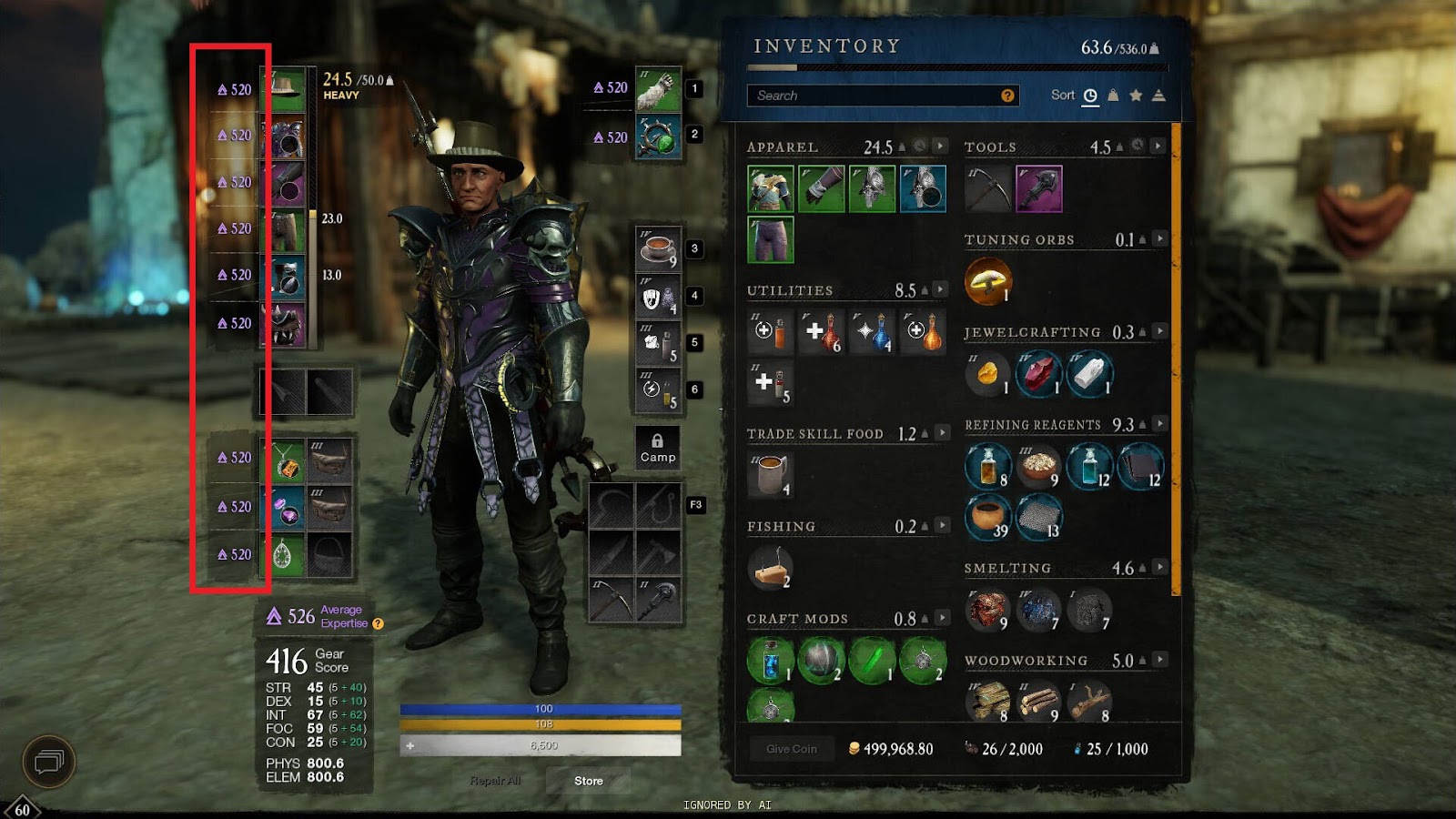Screen dimensions: 1456x819
Task: Expand the Jewelcrafting category
Action: [x=1157, y=331]
